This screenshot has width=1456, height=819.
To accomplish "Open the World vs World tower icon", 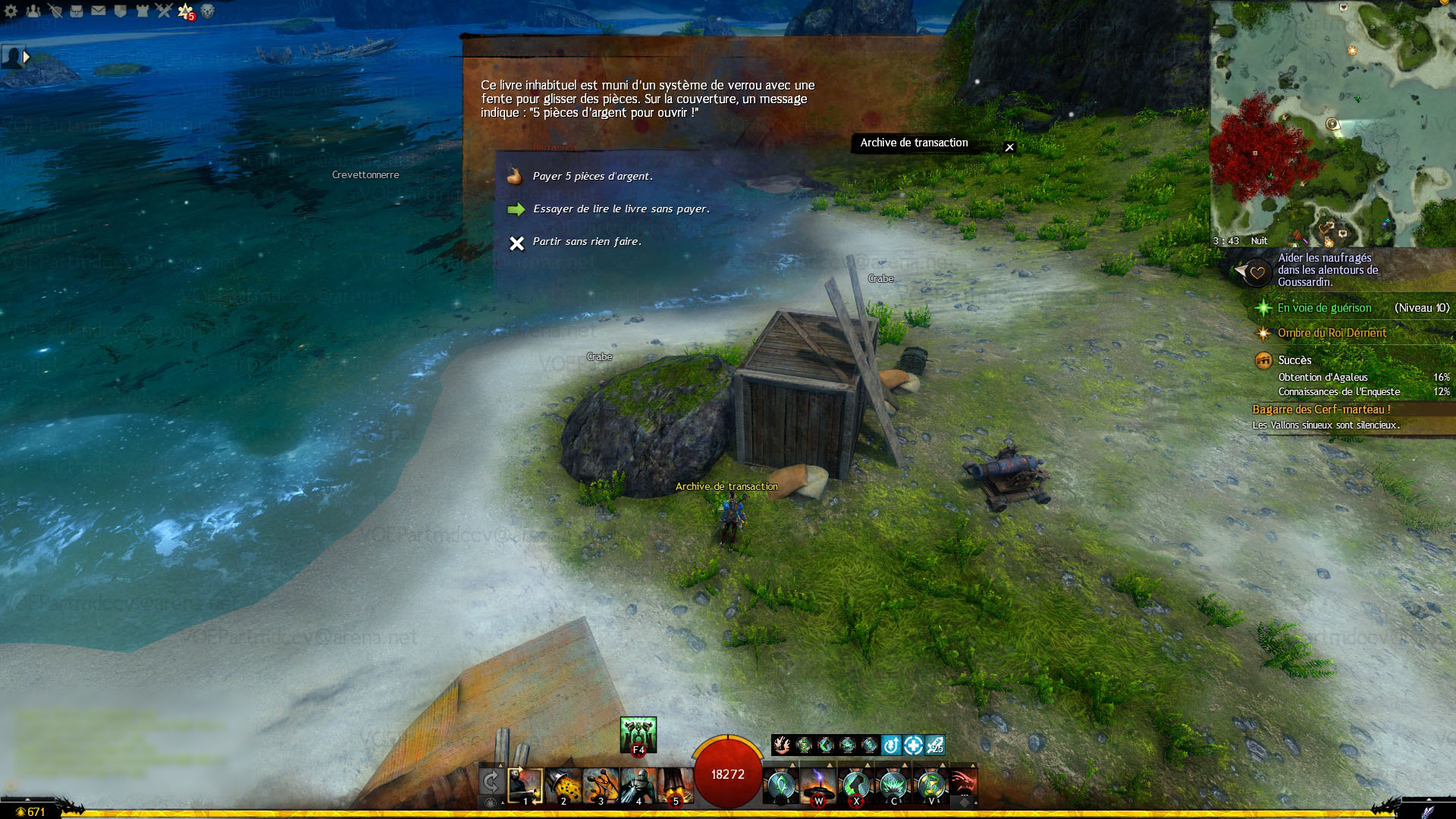I will click(x=142, y=11).
